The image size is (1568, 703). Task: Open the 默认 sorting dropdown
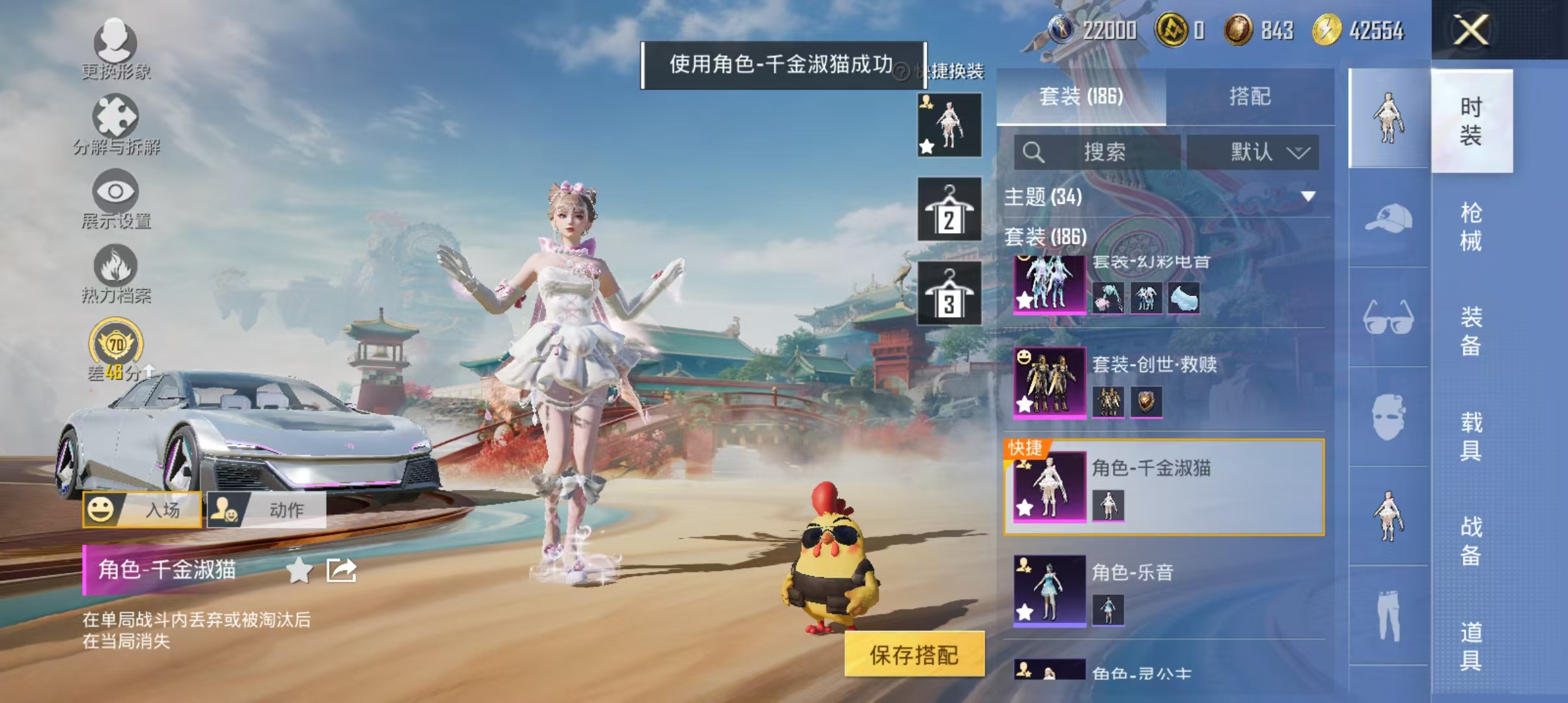tap(1253, 151)
